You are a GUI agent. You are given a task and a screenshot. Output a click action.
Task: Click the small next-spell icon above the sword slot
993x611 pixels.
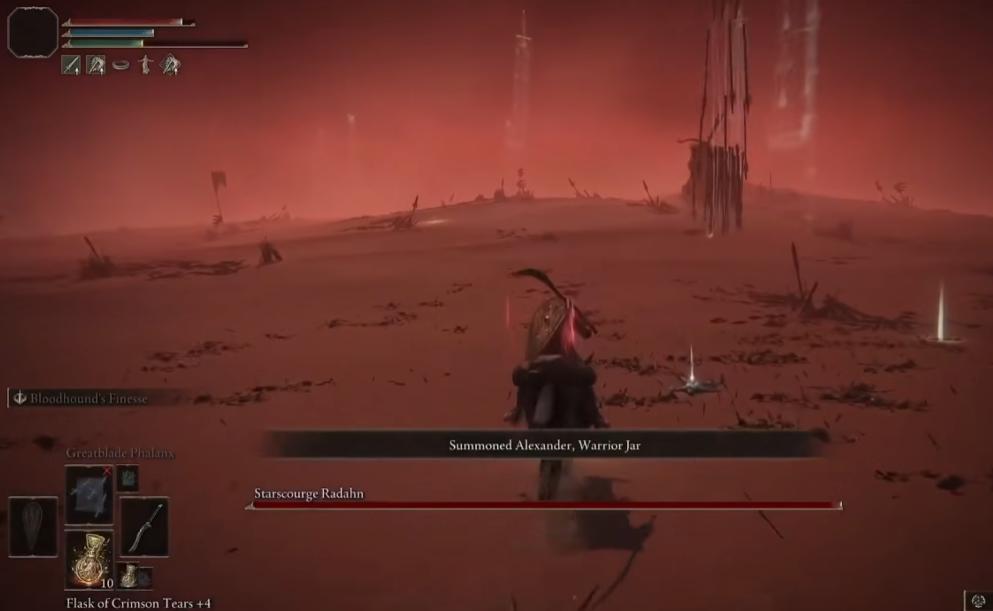click(128, 478)
